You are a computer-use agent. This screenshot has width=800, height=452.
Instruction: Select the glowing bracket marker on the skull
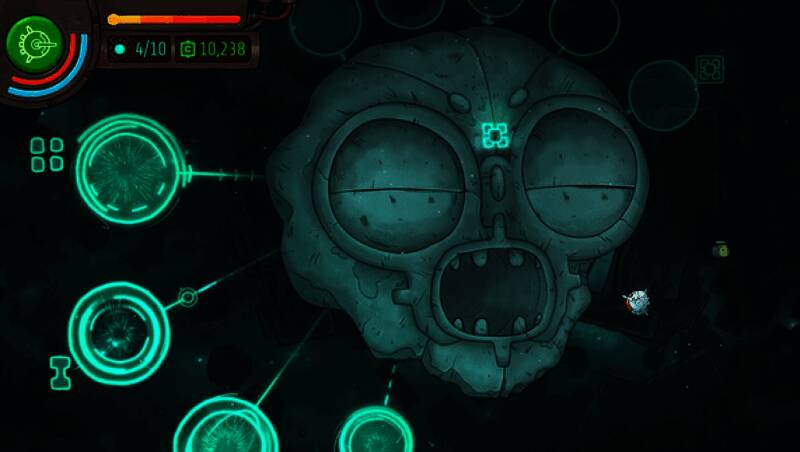[x=494, y=134]
